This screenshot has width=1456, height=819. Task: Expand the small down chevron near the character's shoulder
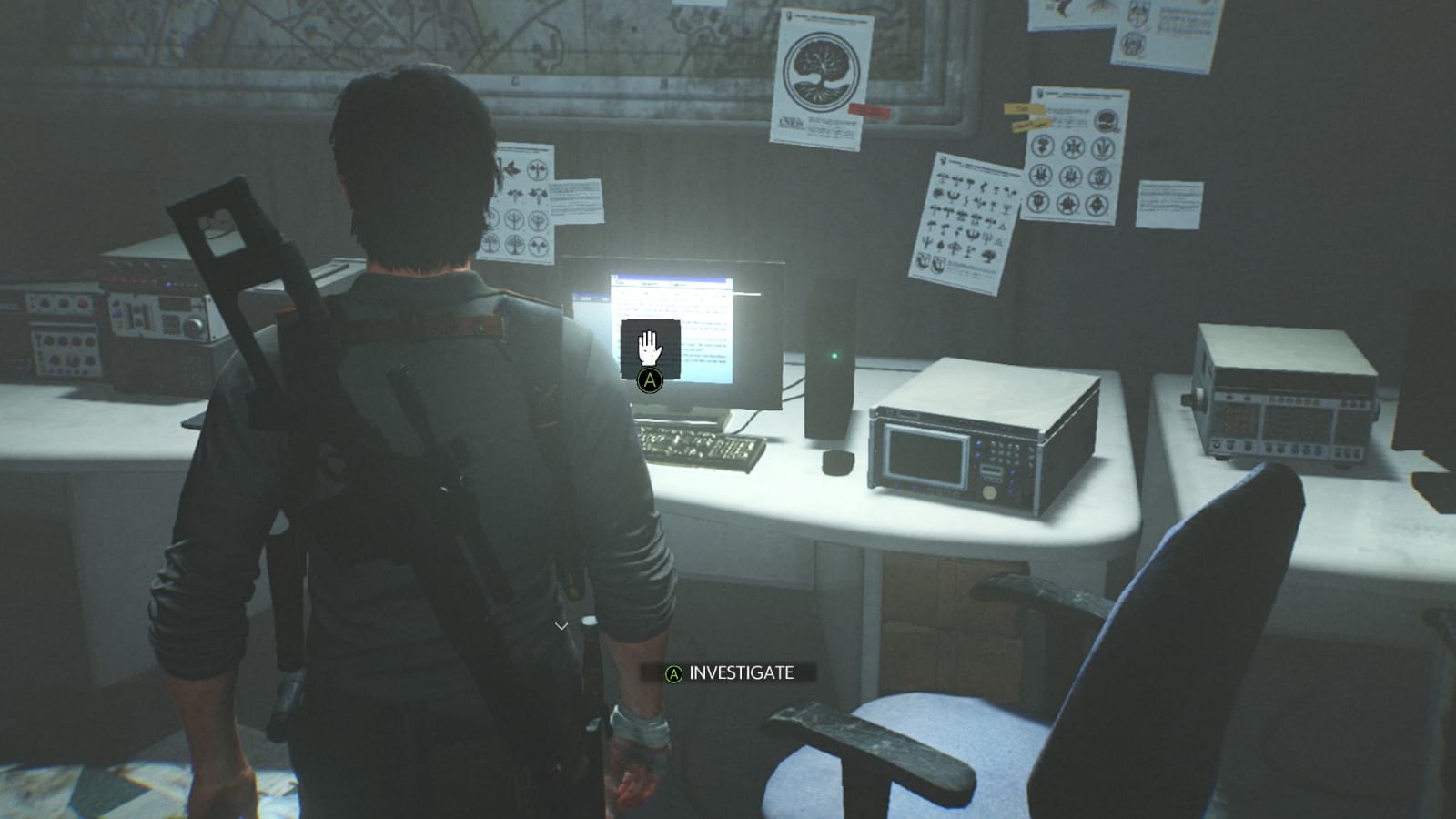click(x=560, y=626)
